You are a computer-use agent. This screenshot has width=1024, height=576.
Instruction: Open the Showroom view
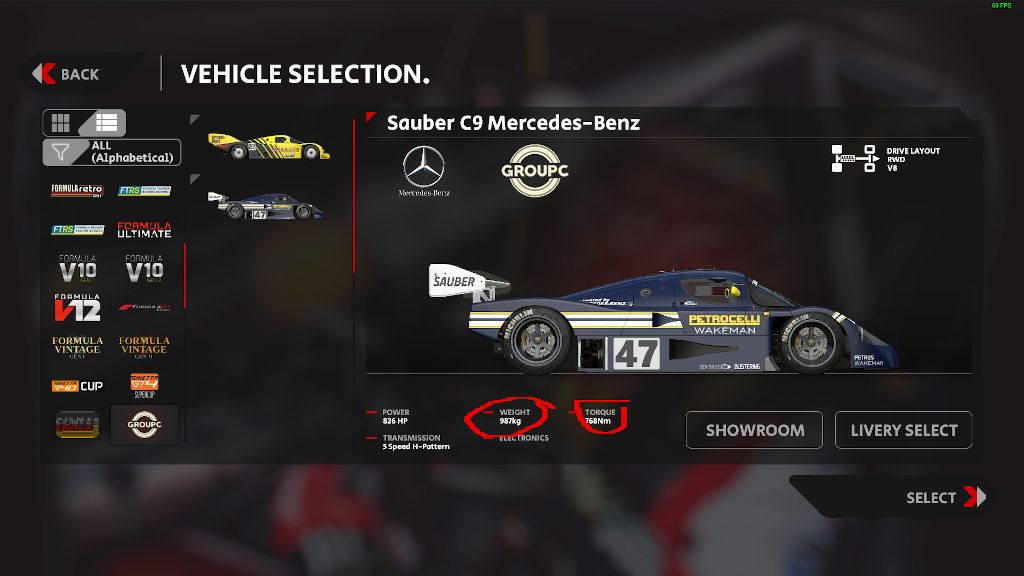point(754,430)
